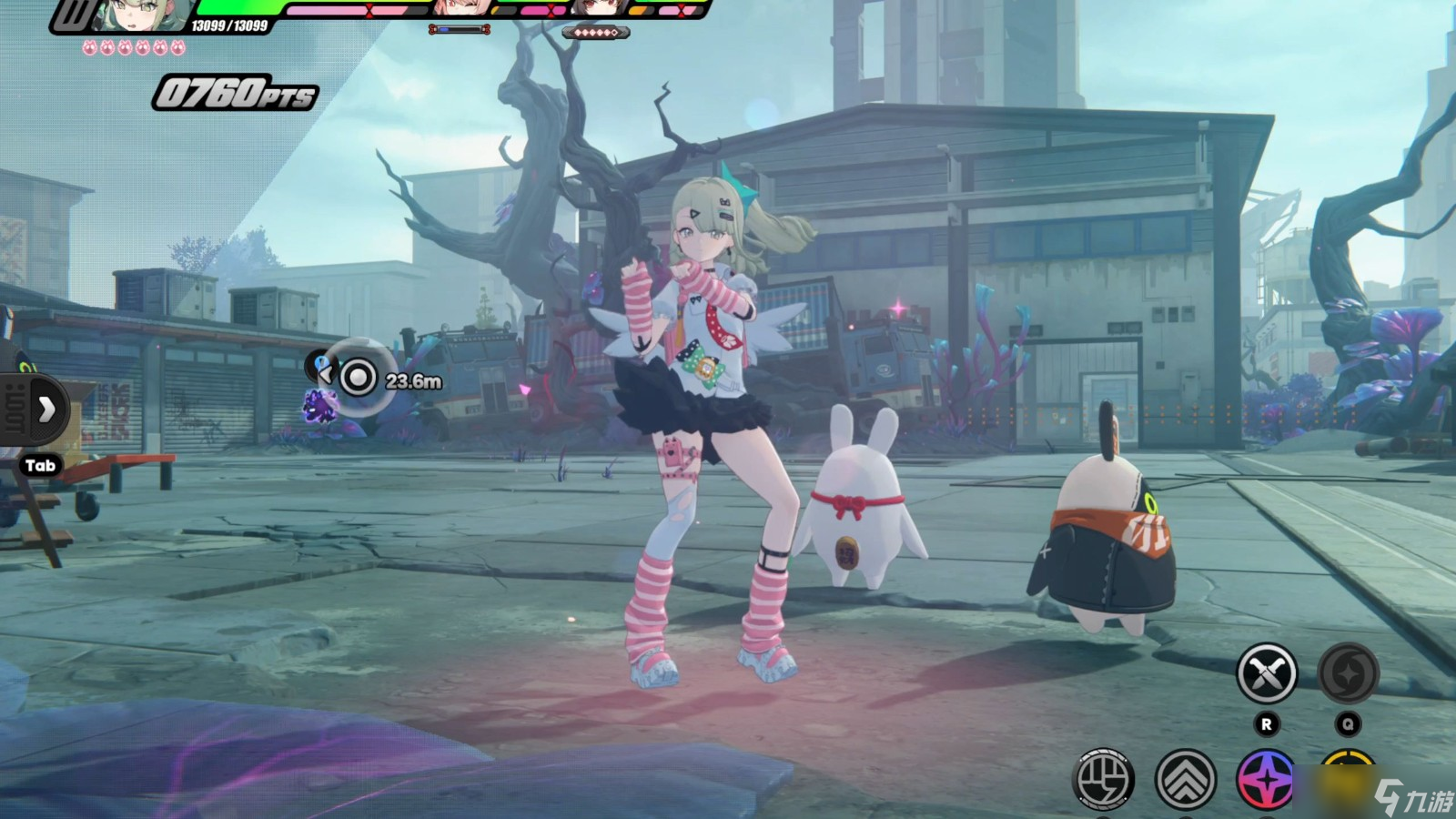This screenshot has height=819, width=1456.
Task: Activate the pink-purple shuriken special skill
Action: tap(1266, 779)
